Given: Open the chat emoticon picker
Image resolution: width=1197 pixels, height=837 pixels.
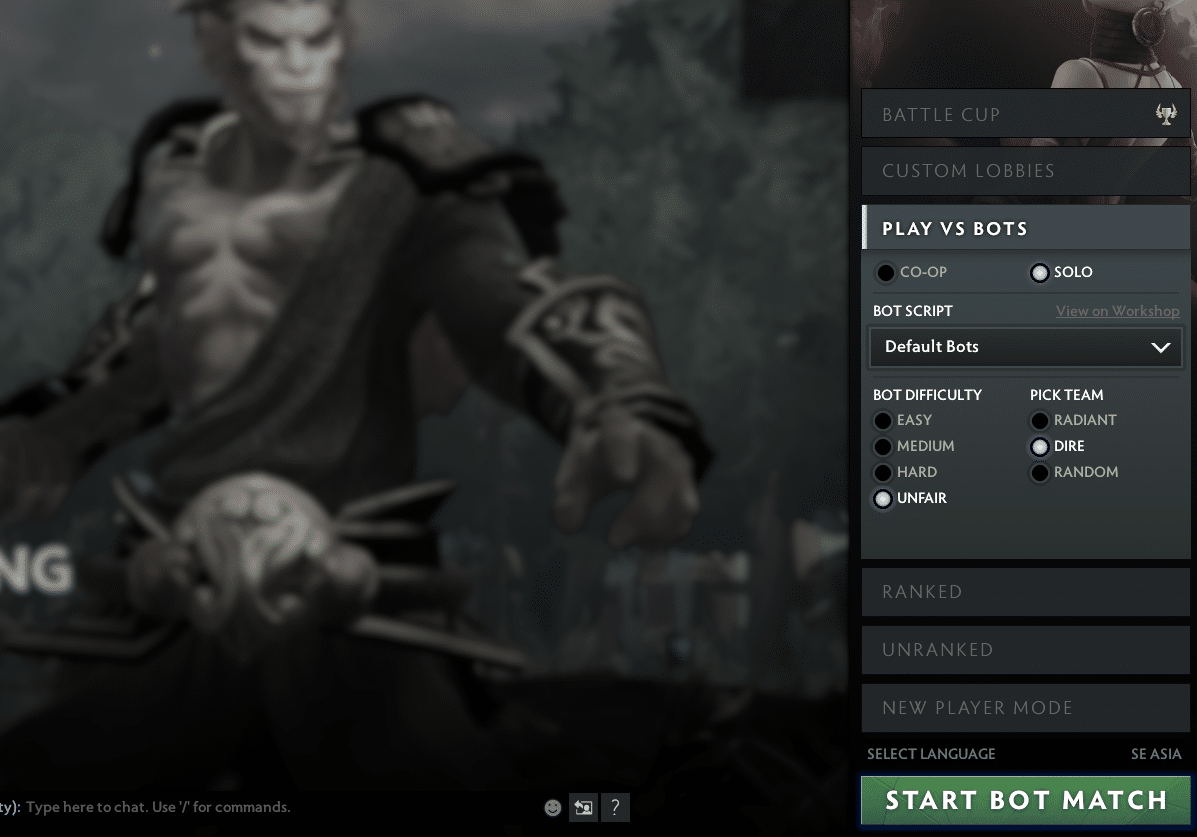Looking at the screenshot, I should (x=553, y=808).
